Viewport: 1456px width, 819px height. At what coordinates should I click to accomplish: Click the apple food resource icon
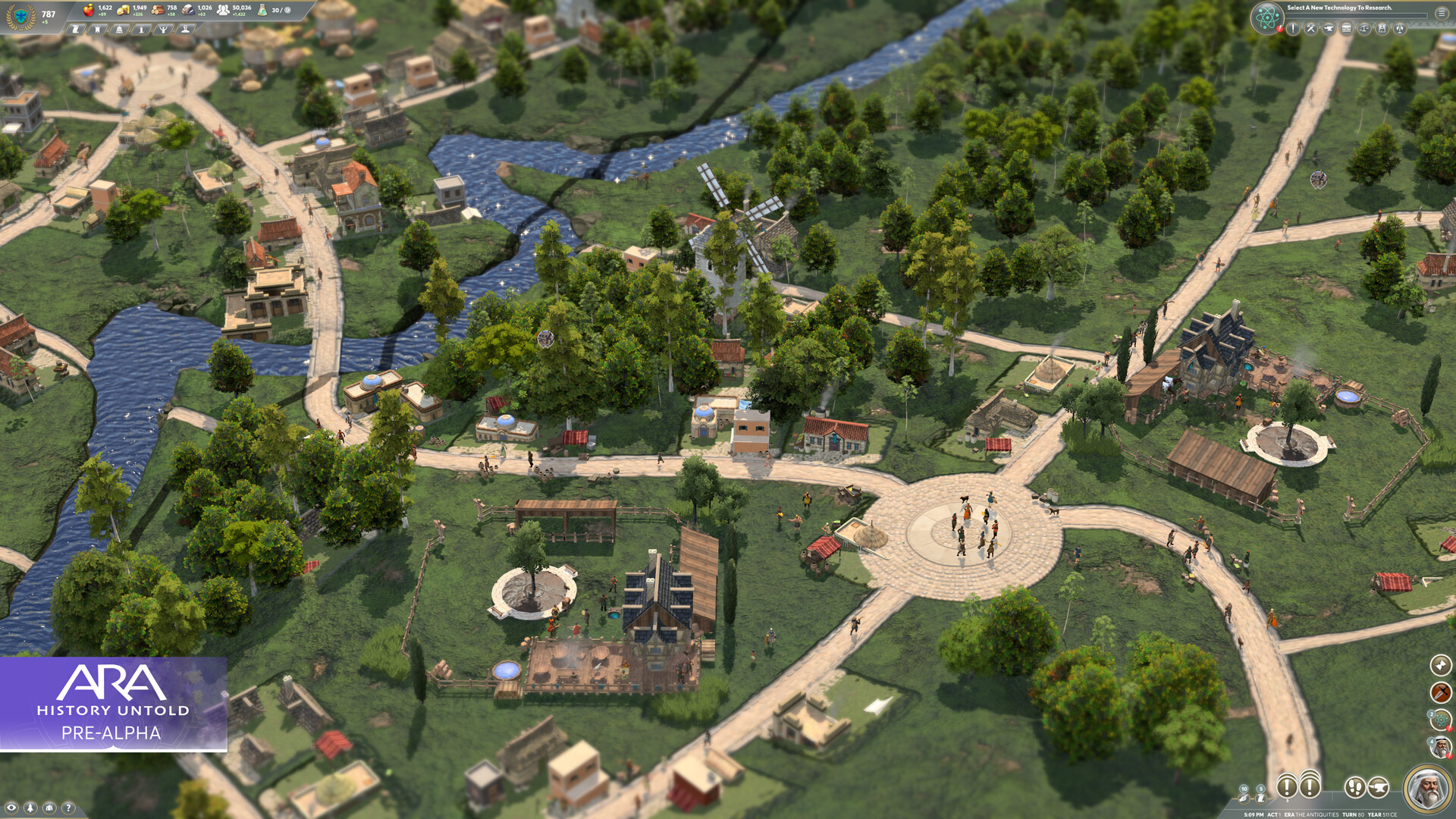[89, 11]
